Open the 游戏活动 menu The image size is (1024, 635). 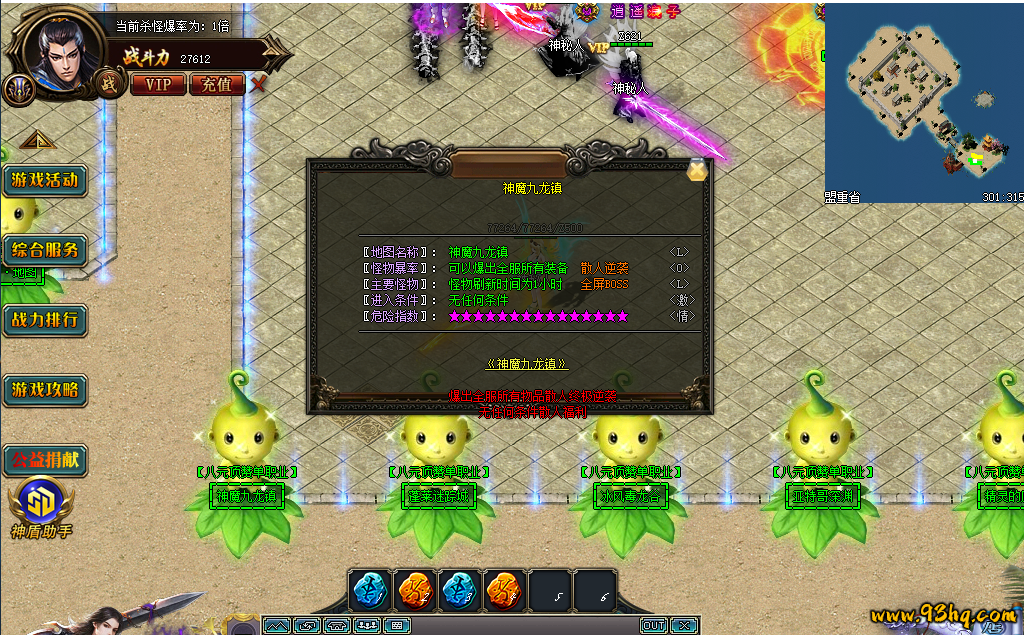(44, 181)
